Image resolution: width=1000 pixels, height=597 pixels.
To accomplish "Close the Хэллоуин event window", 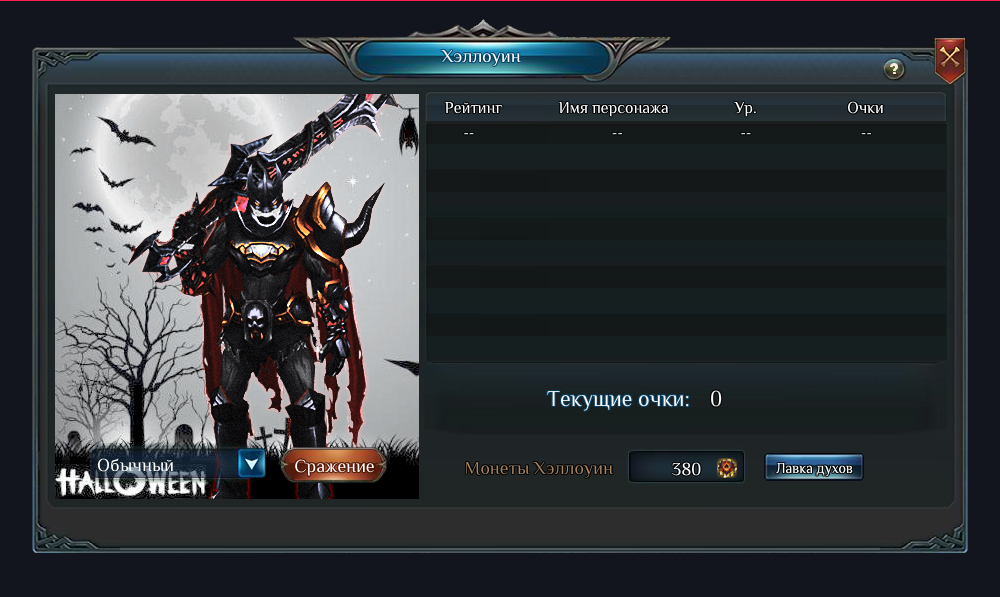I will (x=949, y=59).
